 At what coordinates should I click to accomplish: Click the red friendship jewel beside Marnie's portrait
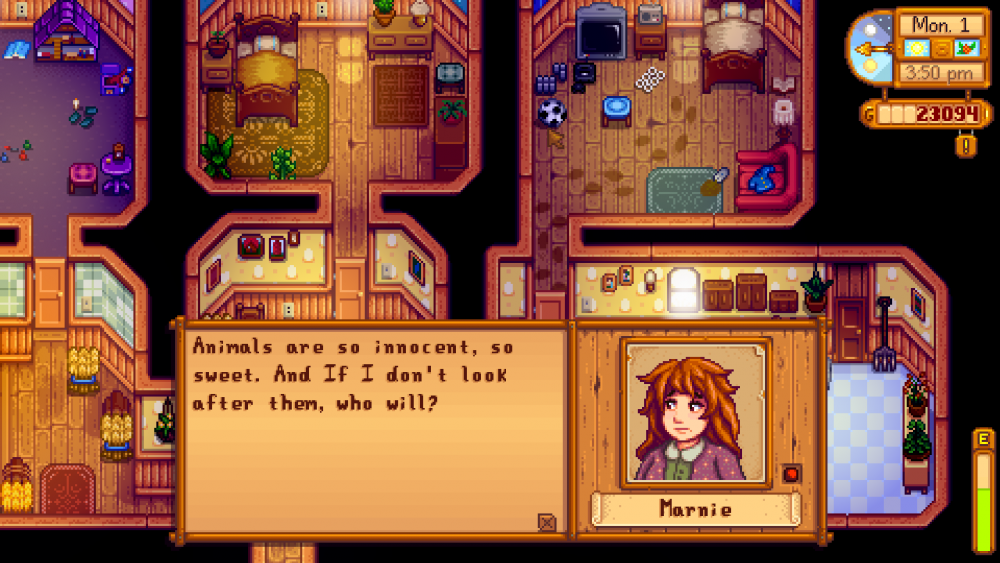(791, 473)
